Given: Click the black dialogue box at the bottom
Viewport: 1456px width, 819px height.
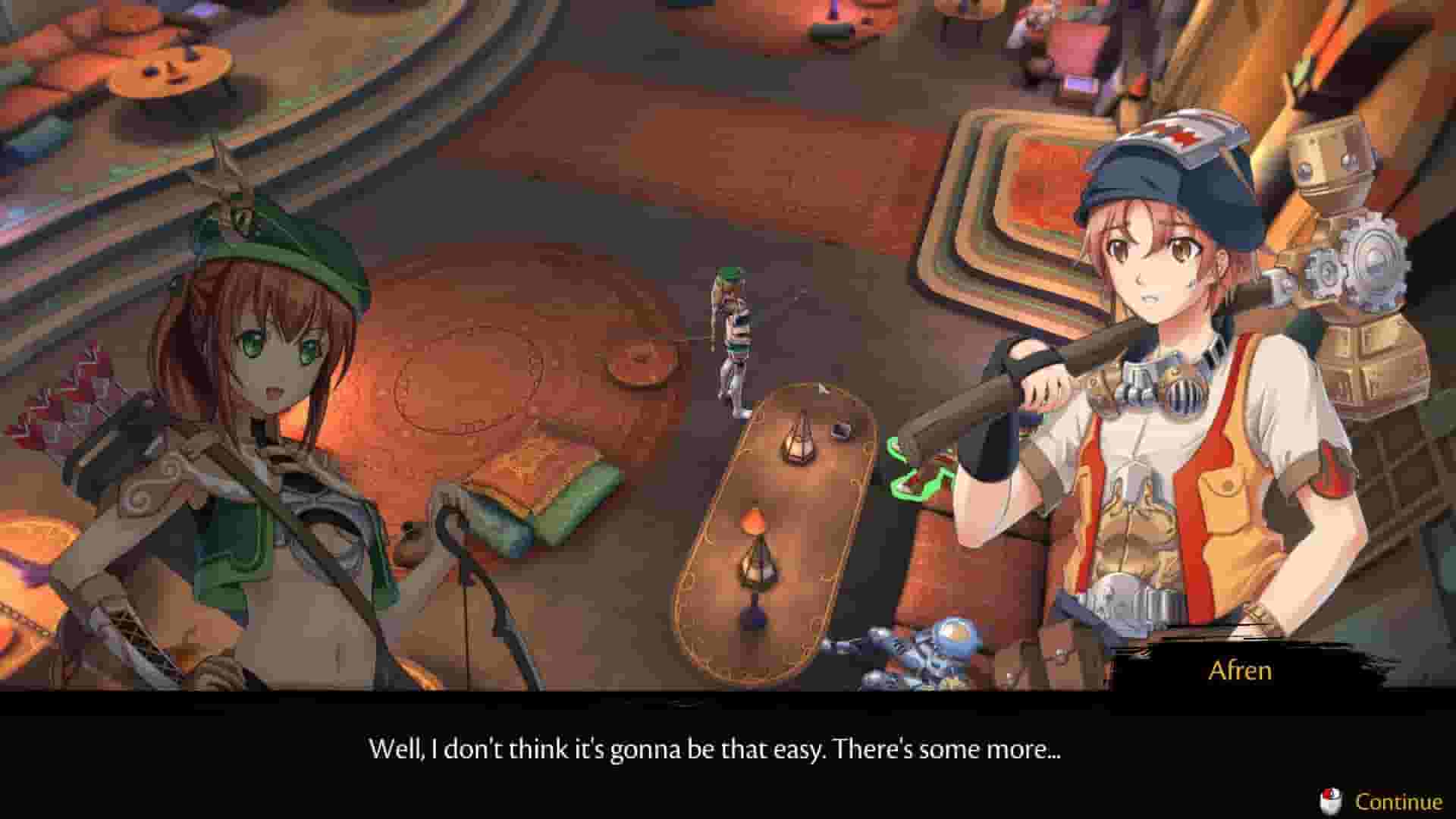Looking at the screenshot, I should [728, 758].
